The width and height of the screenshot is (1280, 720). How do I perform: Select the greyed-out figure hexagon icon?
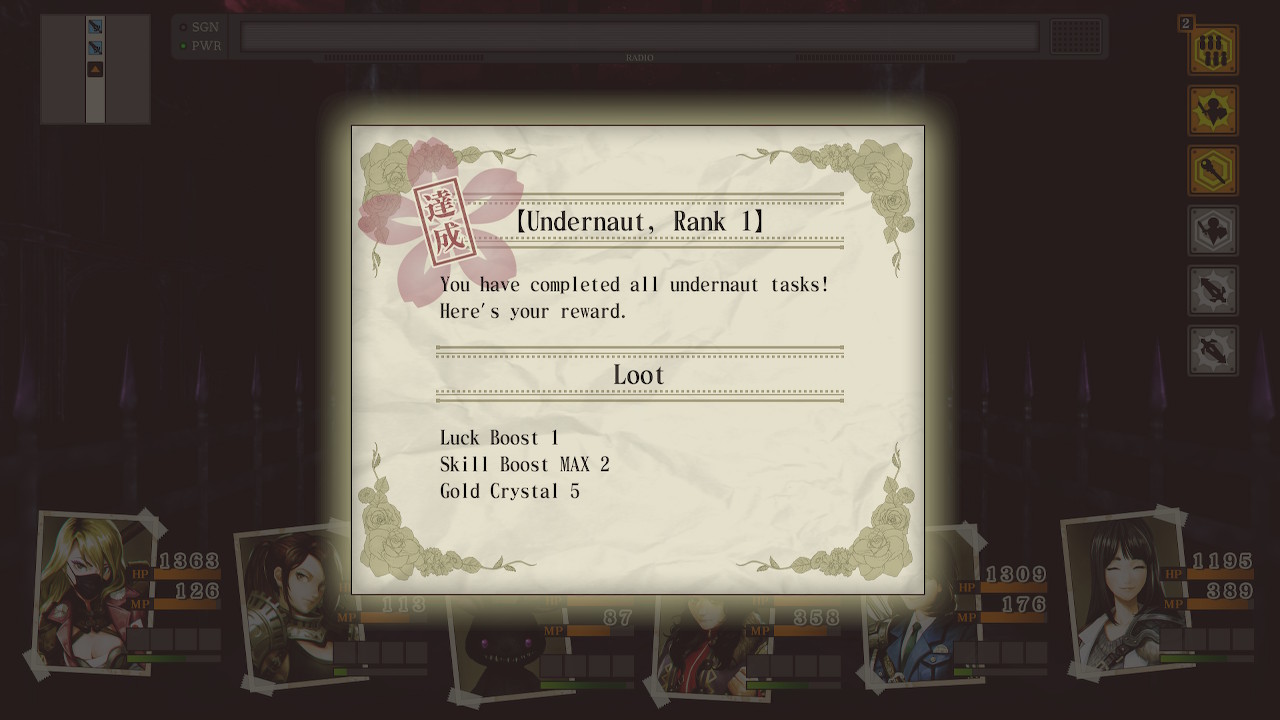pyautogui.click(x=1212, y=230)
